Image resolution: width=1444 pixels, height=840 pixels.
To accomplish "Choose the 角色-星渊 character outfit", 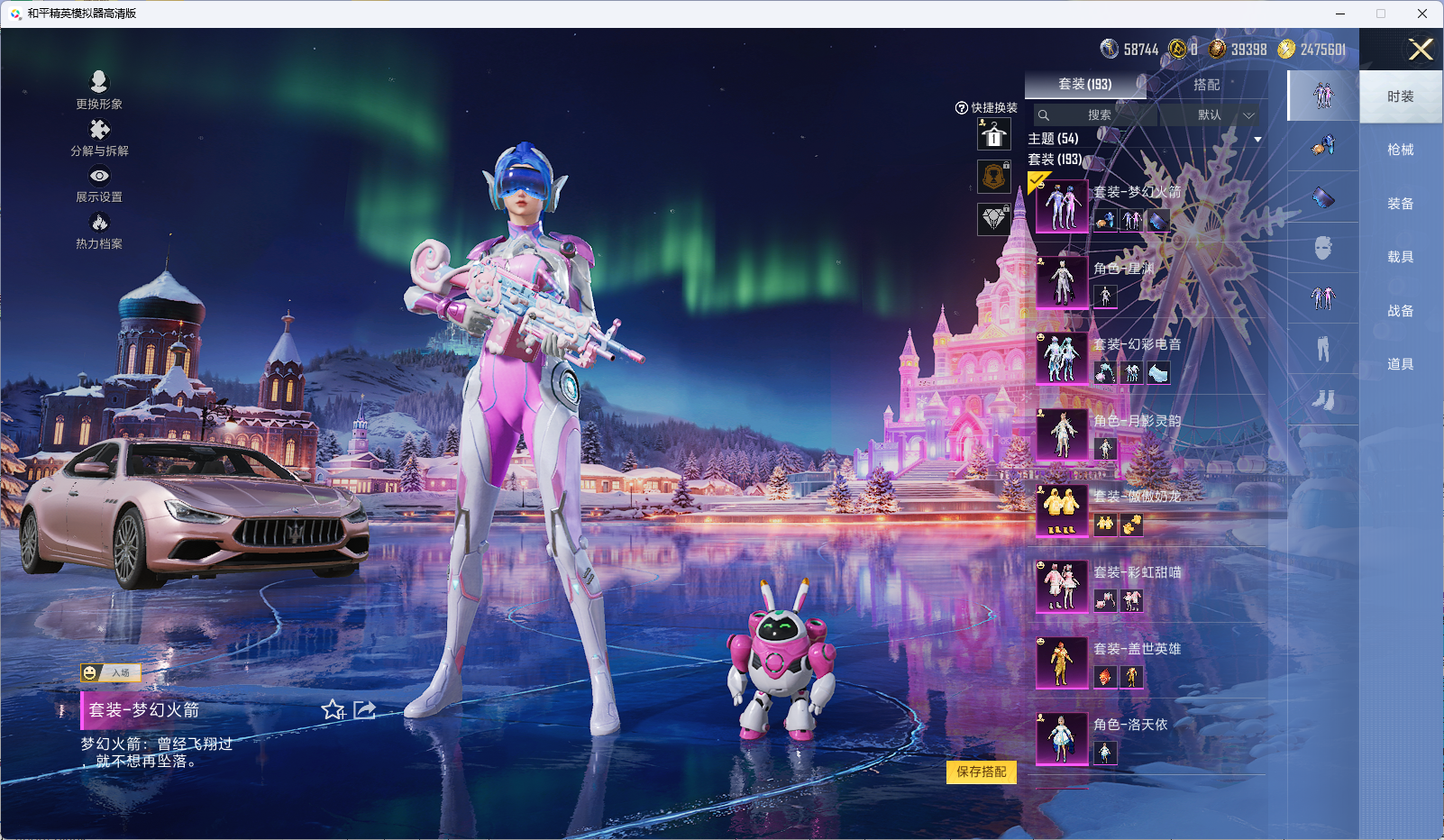I will point(1062,282).
